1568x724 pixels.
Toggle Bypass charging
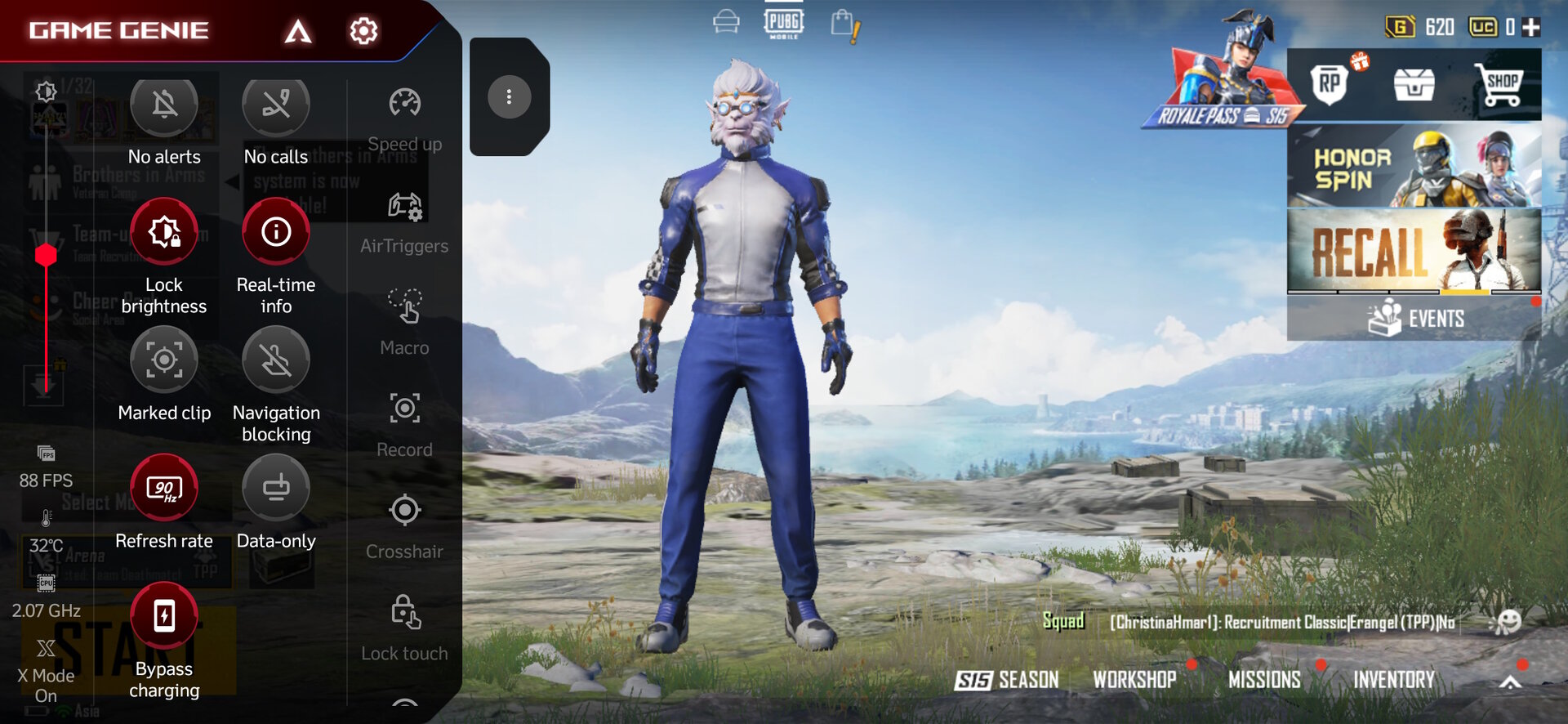tap(164, 615)
